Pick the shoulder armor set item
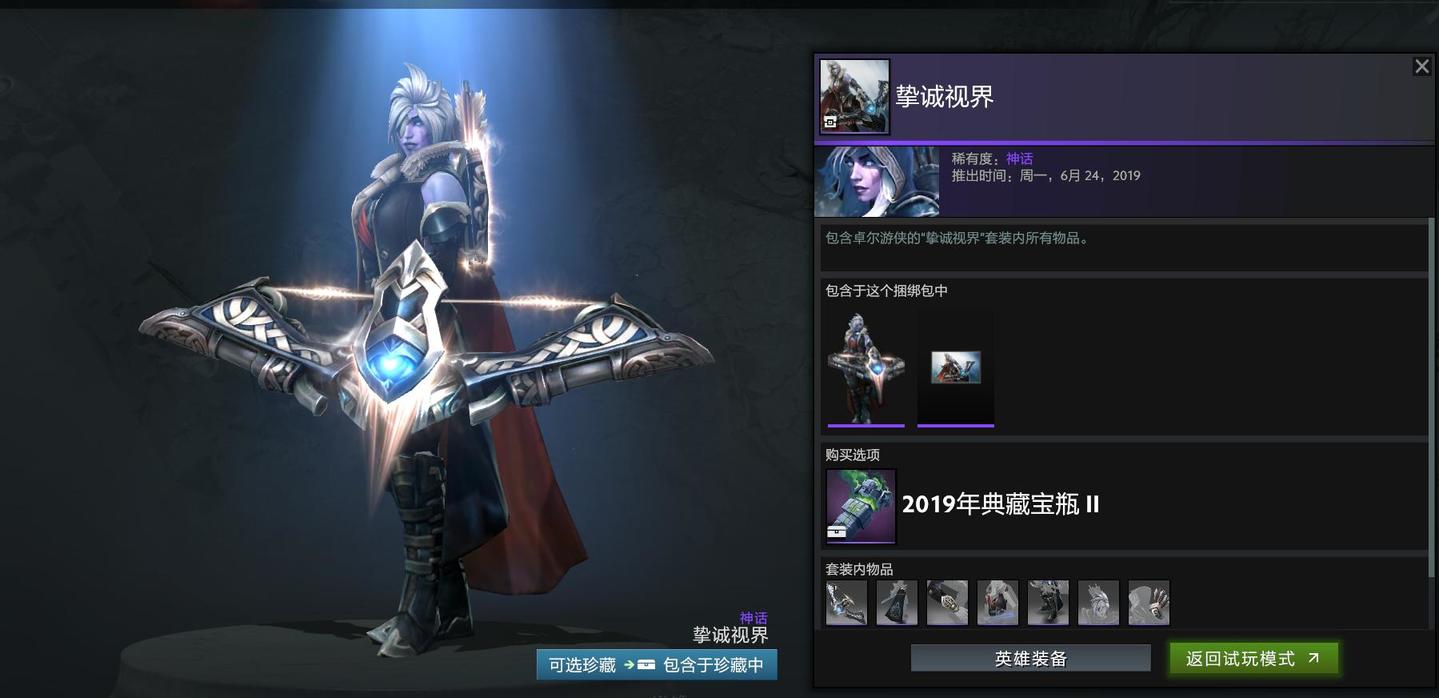Image resolution: width=1439 pixels, height=698 pixels. (998, 603)
